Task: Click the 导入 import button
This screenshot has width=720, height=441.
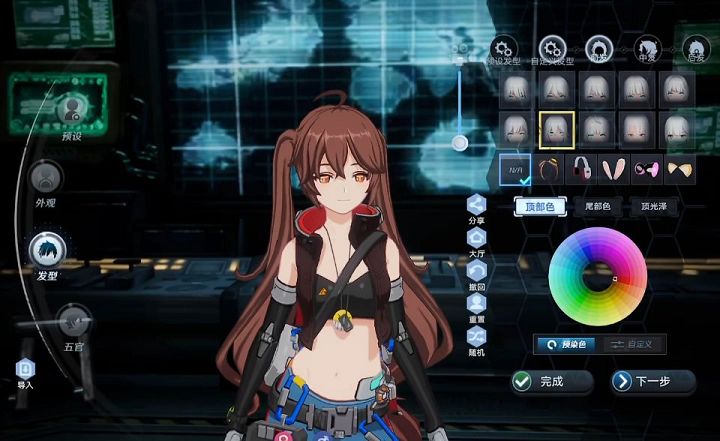Action: point(25,370)
